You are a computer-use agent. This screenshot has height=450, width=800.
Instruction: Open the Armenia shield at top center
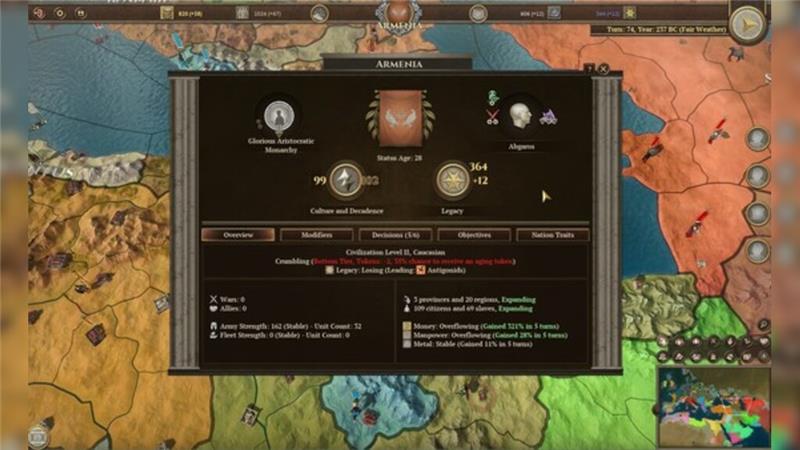click(399, 14)
